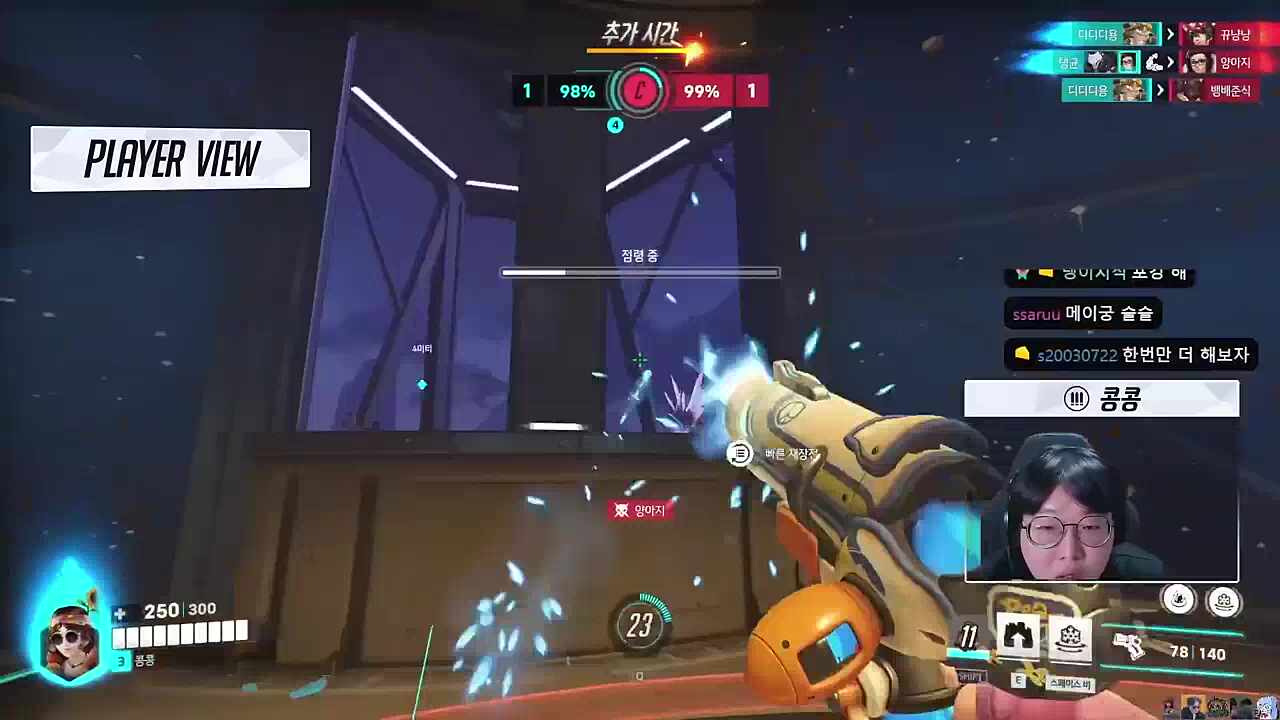Open the ssaruu chat message
The width and height of the screenshot is (1280, 720).
coord(1082,314)
